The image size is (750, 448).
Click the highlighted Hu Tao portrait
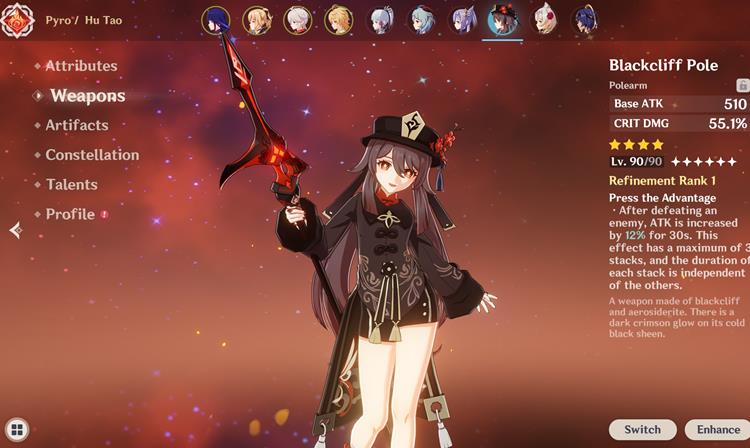[503, 19]
